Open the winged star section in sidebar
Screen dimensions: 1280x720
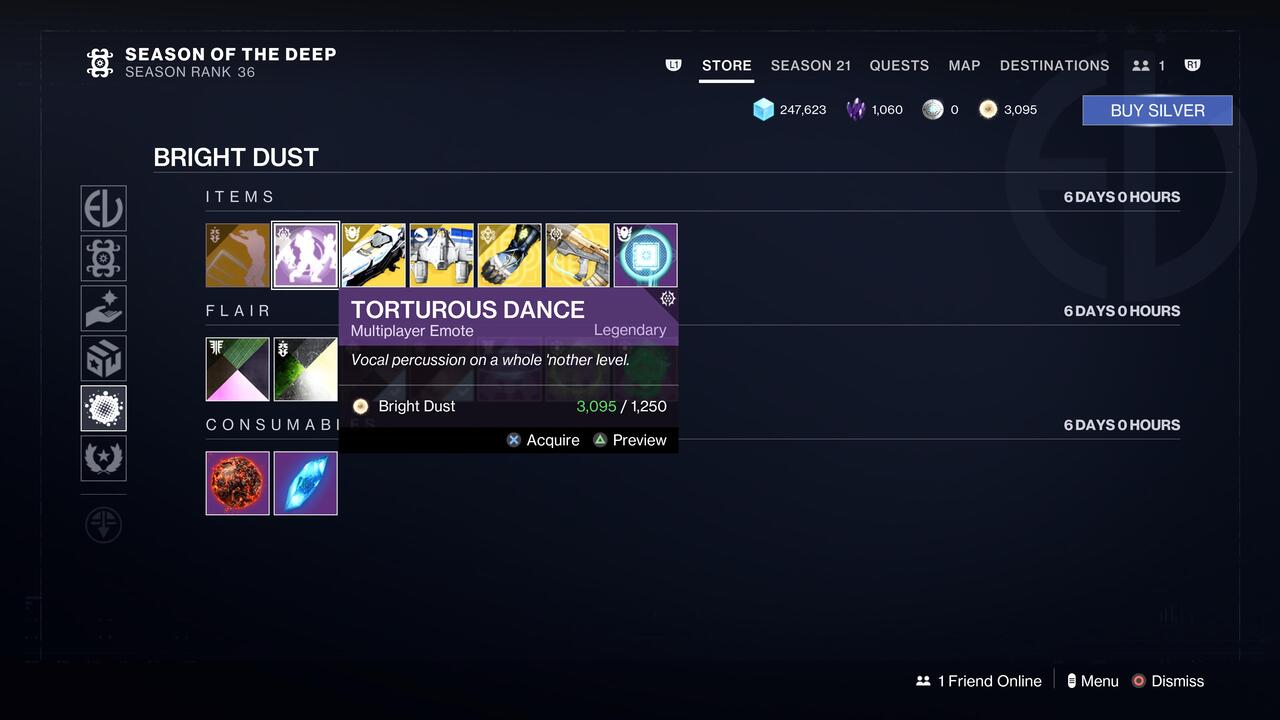104,458
